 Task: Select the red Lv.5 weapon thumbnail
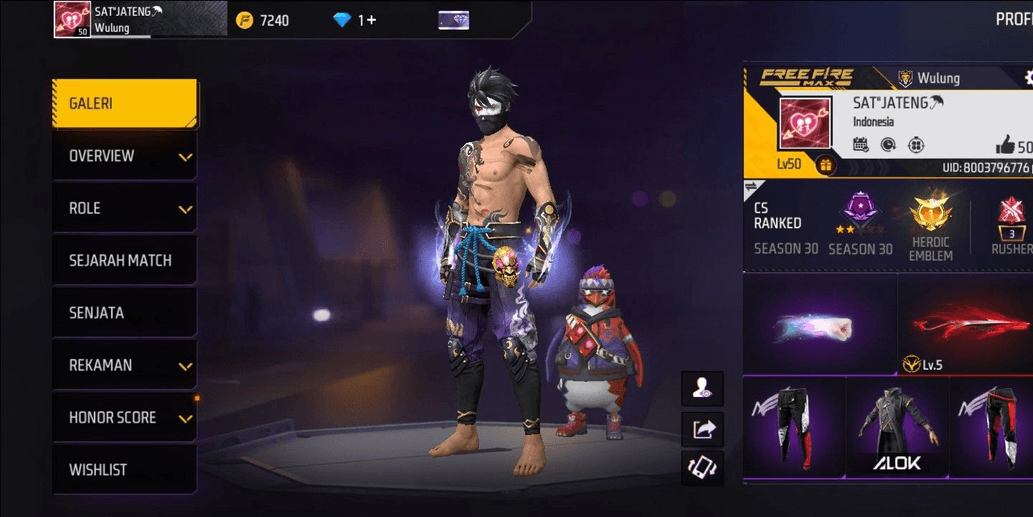click(967, 326)
